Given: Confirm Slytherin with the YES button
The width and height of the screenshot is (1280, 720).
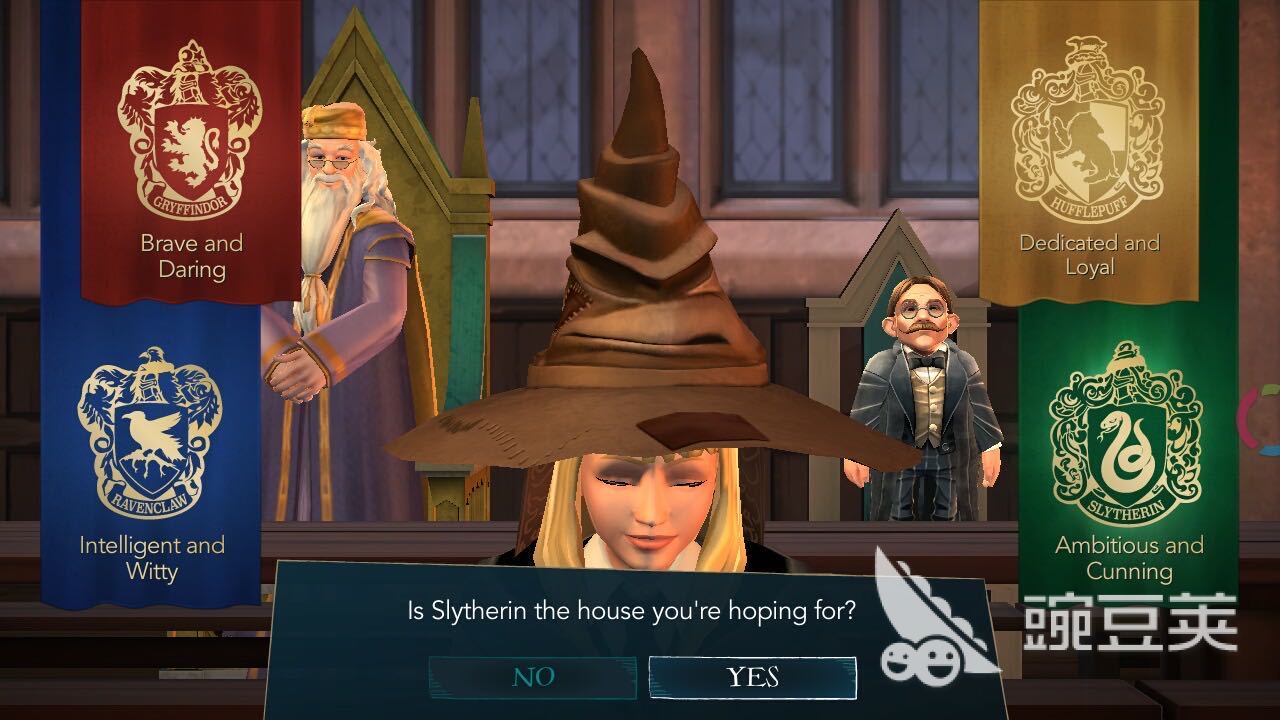Looking at the screenshot, I should click(752, 677).
